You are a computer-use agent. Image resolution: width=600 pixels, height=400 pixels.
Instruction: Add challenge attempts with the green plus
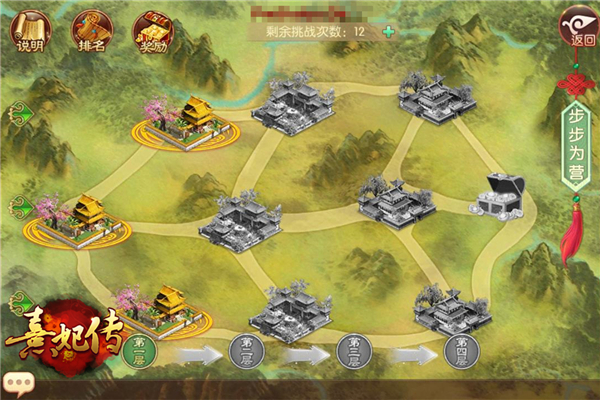tap(388, 31)
